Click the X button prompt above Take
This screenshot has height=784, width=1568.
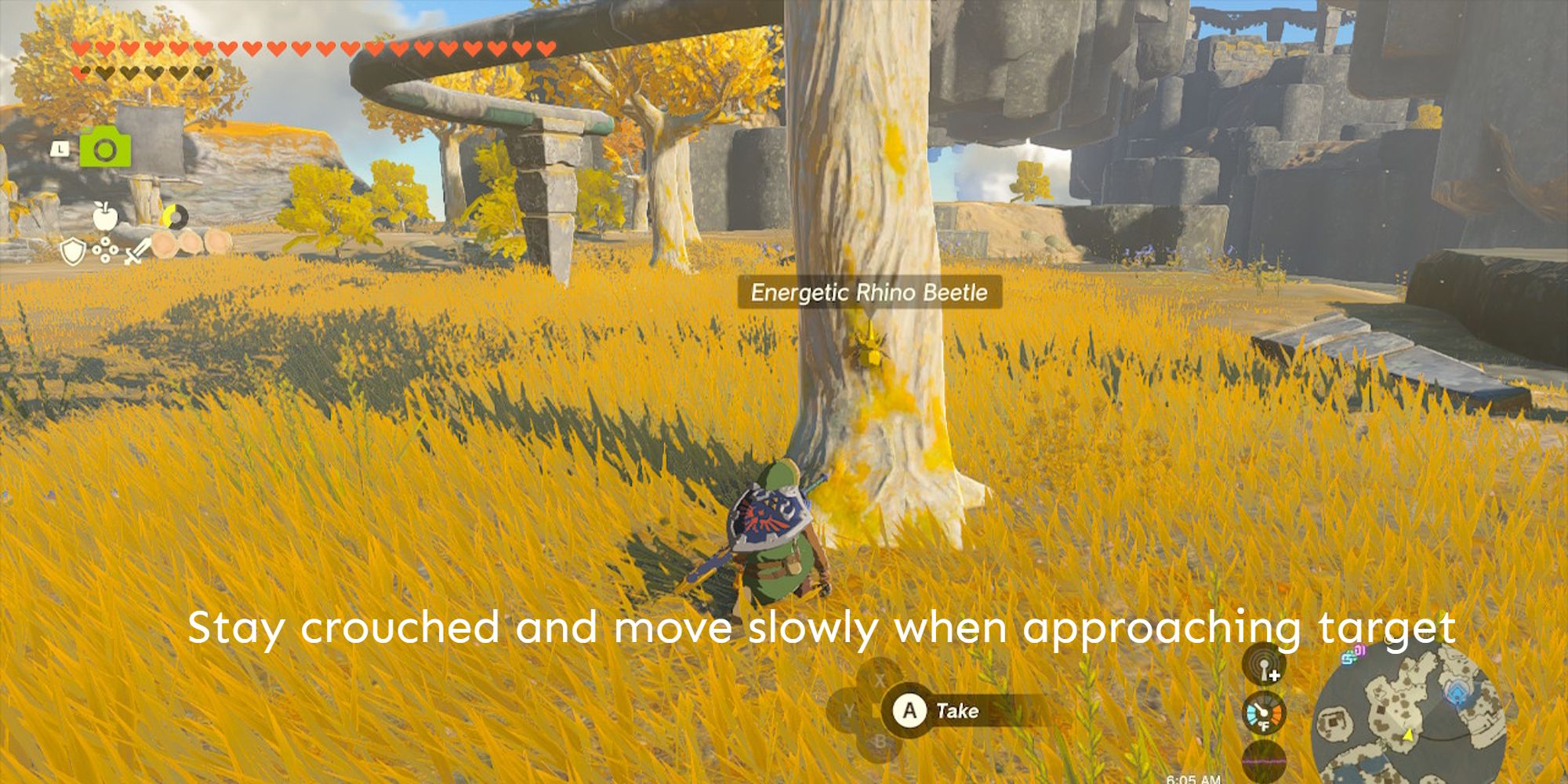tap(880, 678)
